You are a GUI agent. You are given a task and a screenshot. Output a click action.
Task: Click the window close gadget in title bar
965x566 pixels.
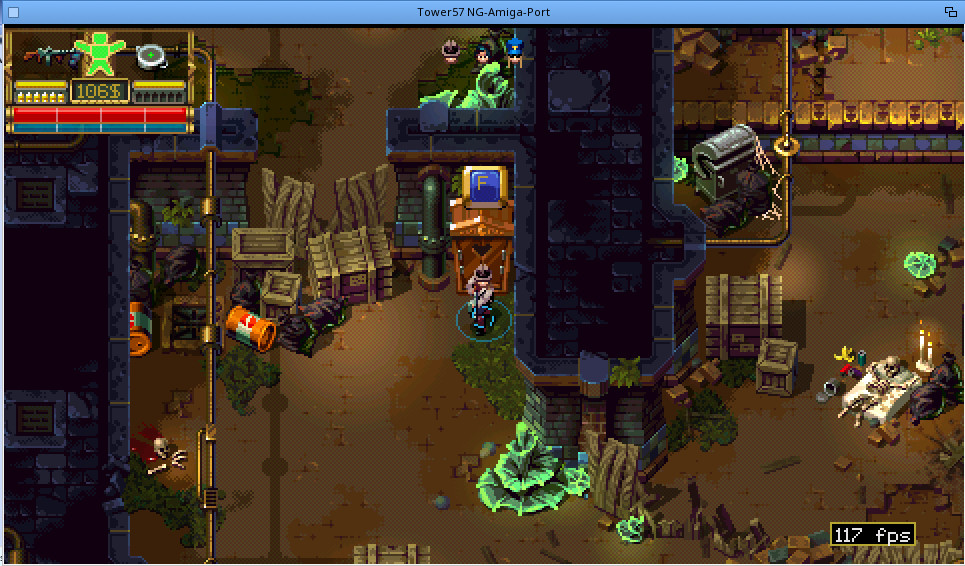[13, 12]
